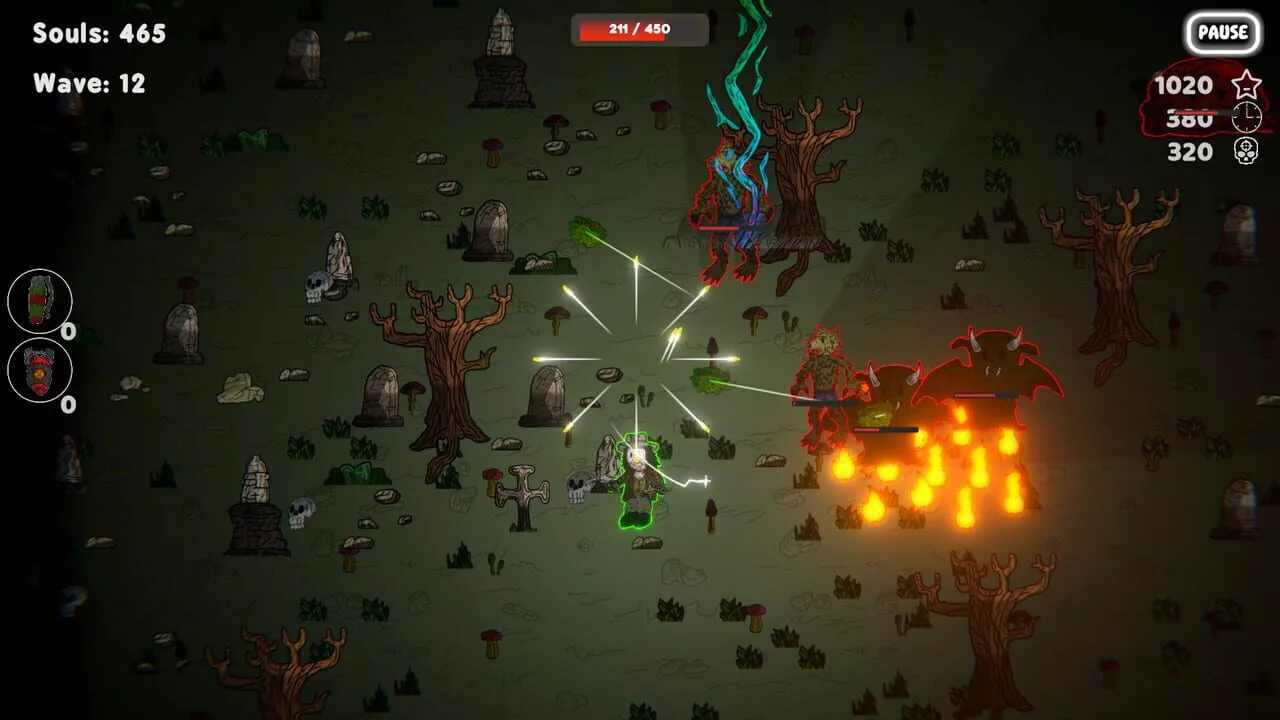Use the green and red grenade
This screenshot has width=1280, height=720.
(x=39, y=301)
